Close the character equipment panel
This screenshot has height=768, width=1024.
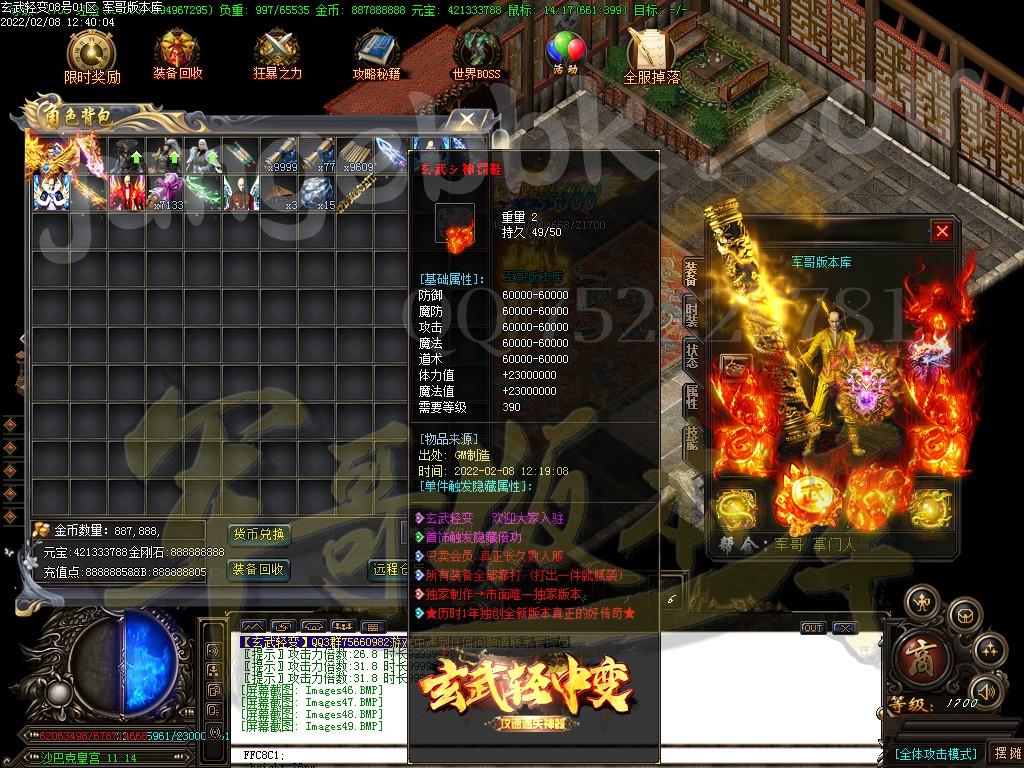click(x=942, y=232)
